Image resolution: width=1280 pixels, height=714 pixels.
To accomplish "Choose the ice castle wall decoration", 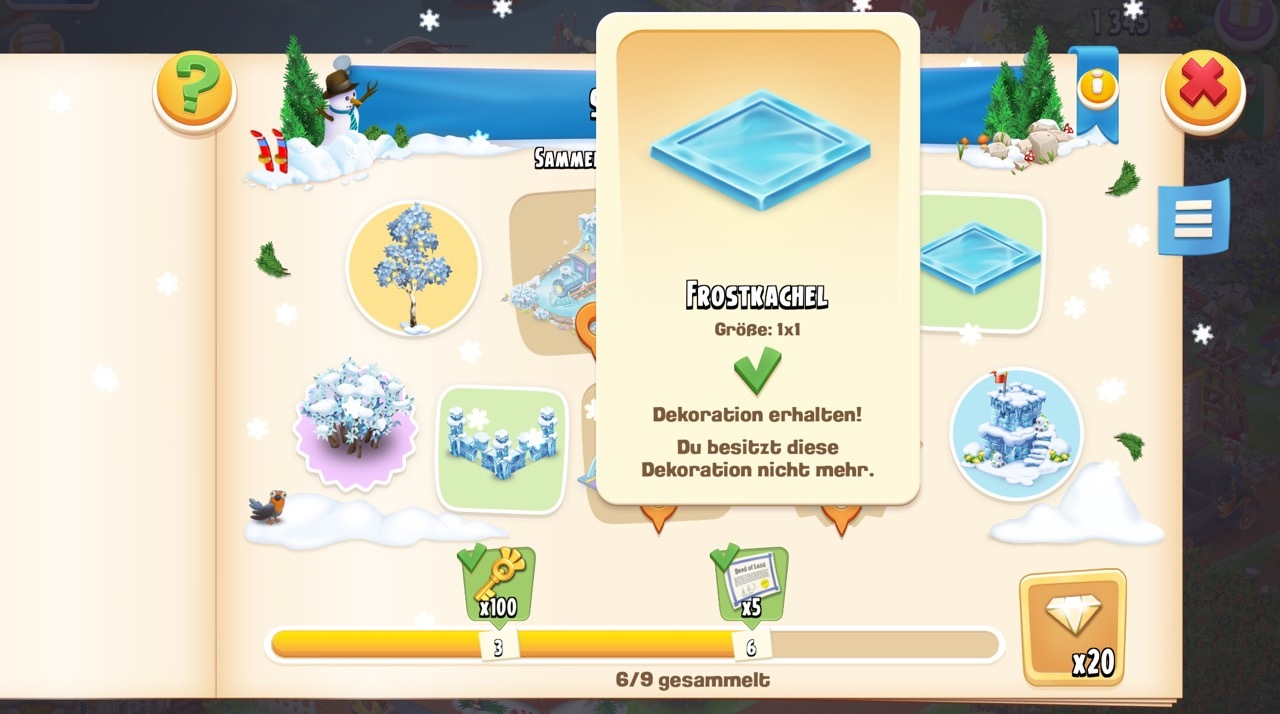I will [501, 448].
